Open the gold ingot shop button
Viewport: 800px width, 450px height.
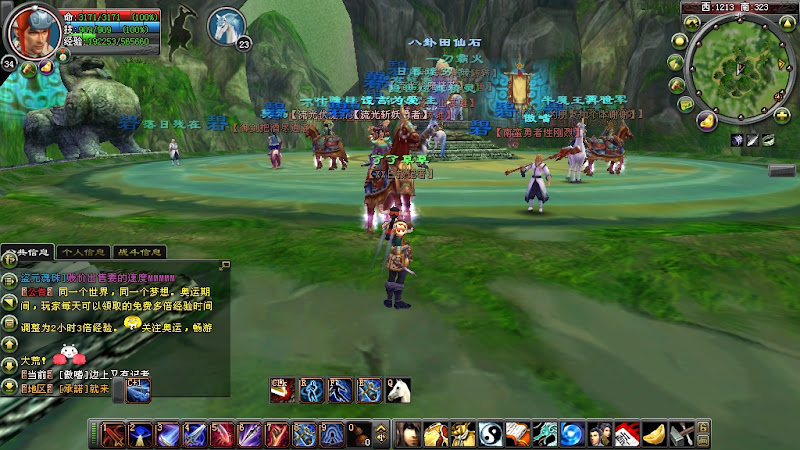tap(705, 121)
